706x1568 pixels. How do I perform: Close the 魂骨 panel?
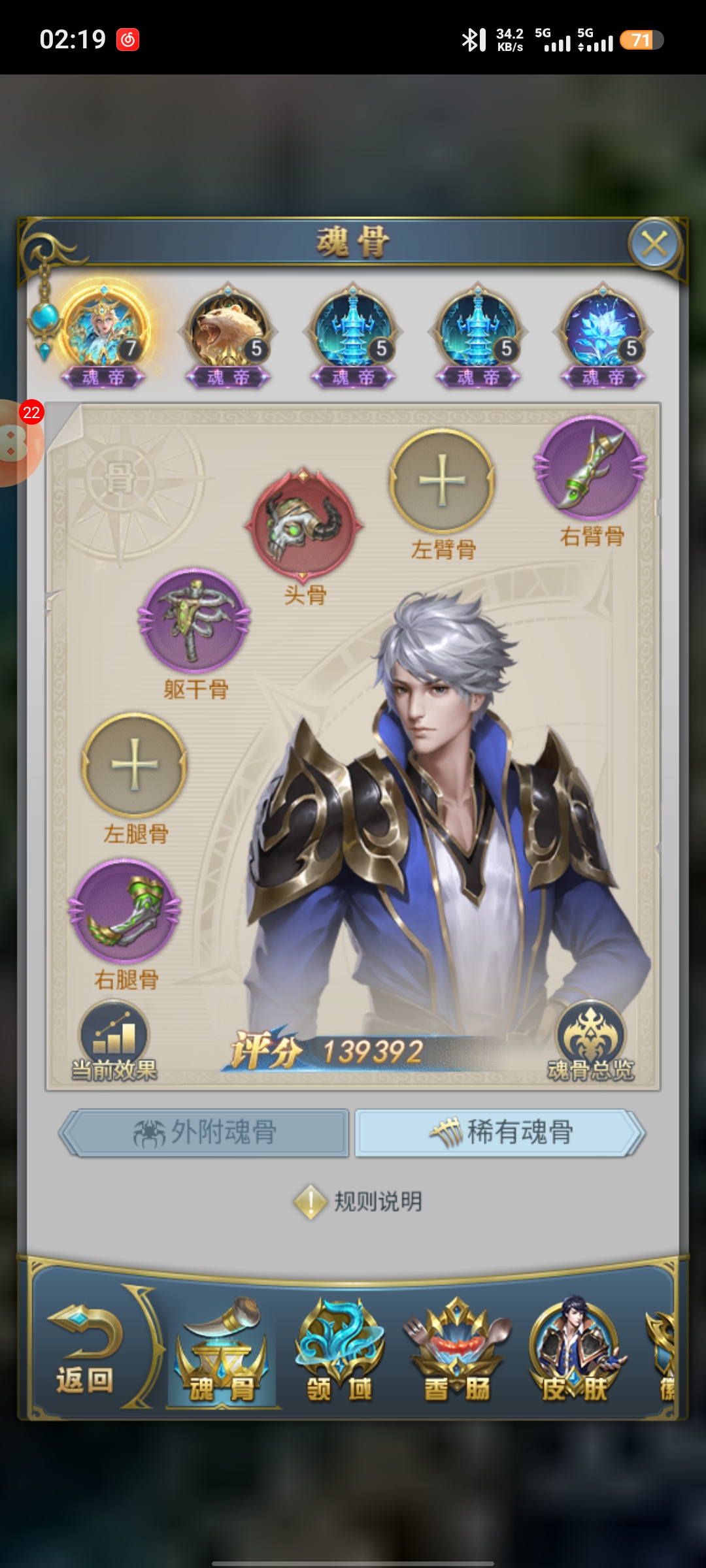click(x=654, y=244)
